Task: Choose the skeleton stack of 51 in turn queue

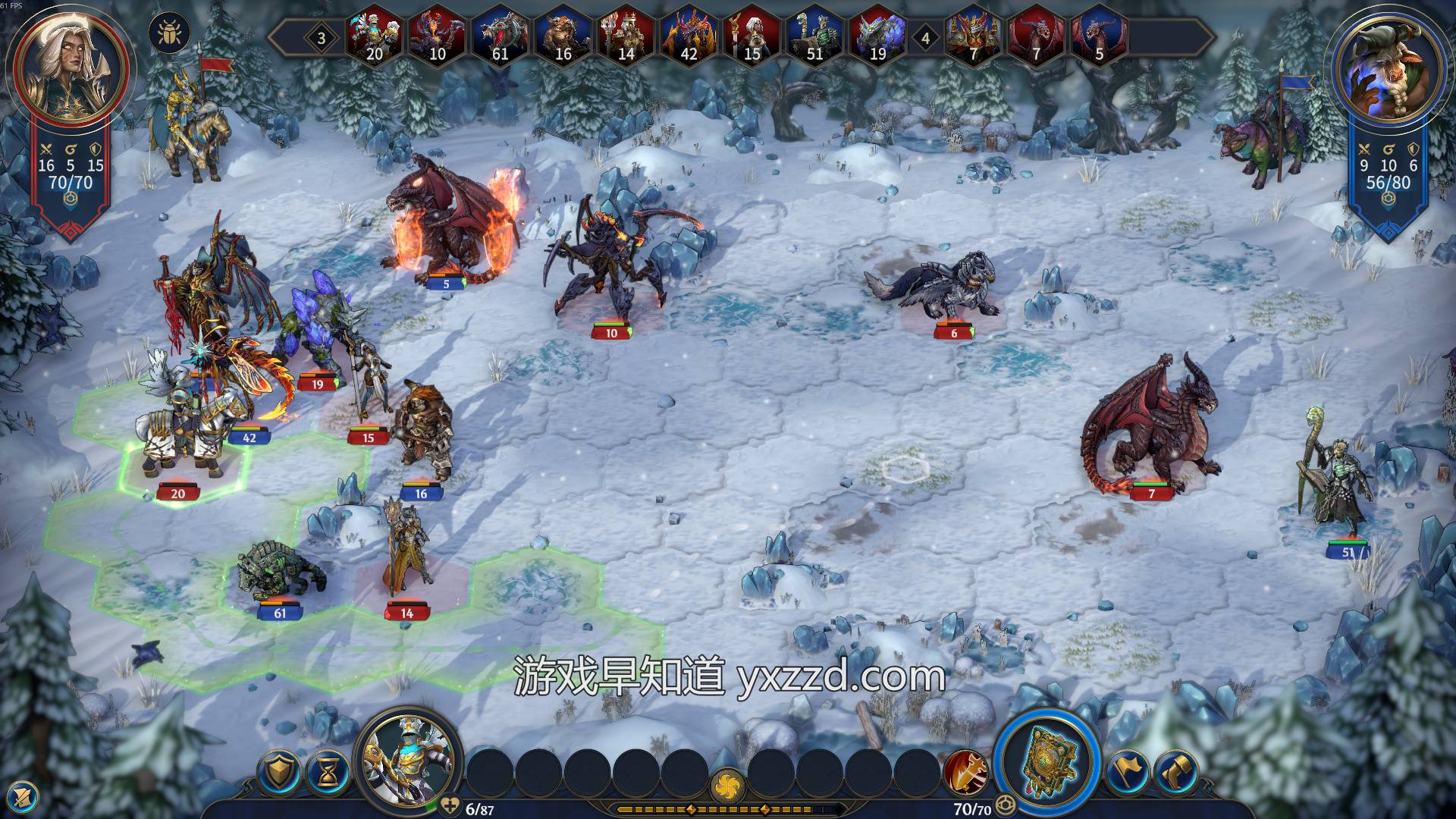Action: (814, 36)
